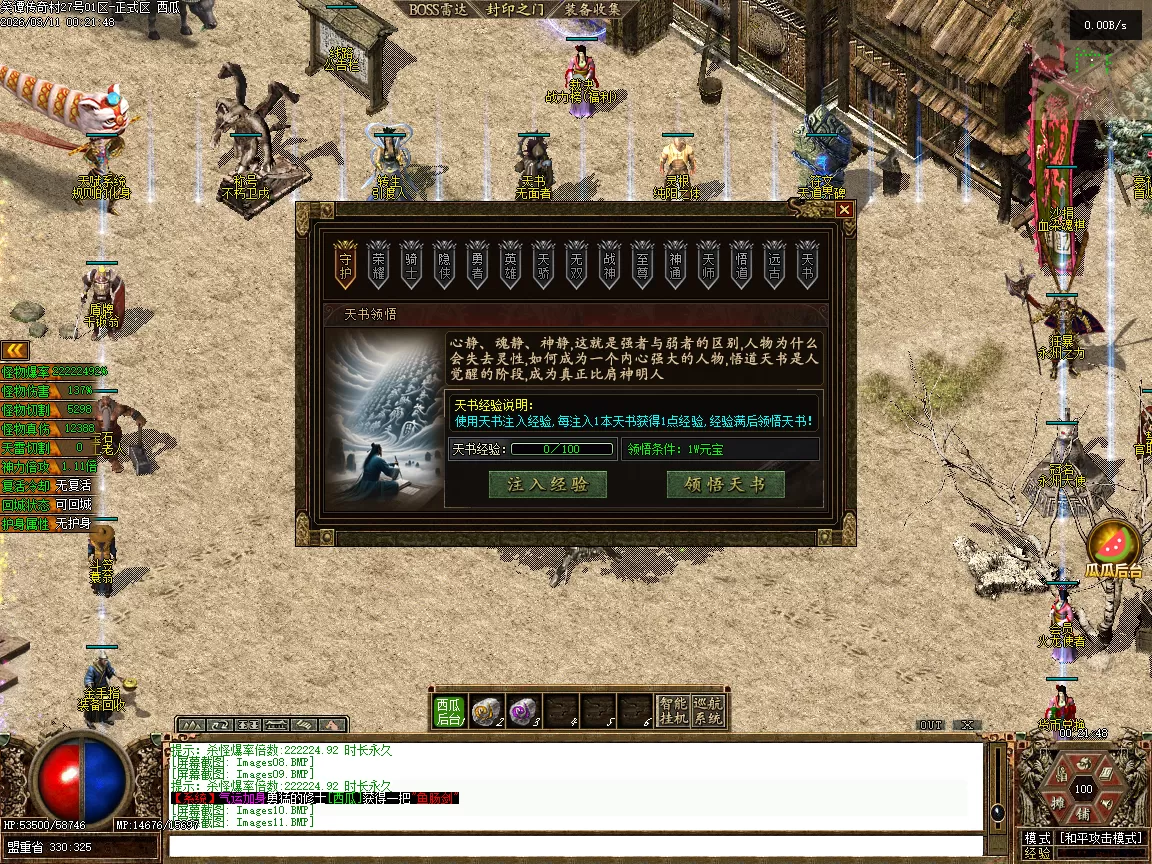Image resolution: width=1152 pixels, height=864 pixels.
Task: Open the 骑士 banner tab
Action: click(411, 264)
